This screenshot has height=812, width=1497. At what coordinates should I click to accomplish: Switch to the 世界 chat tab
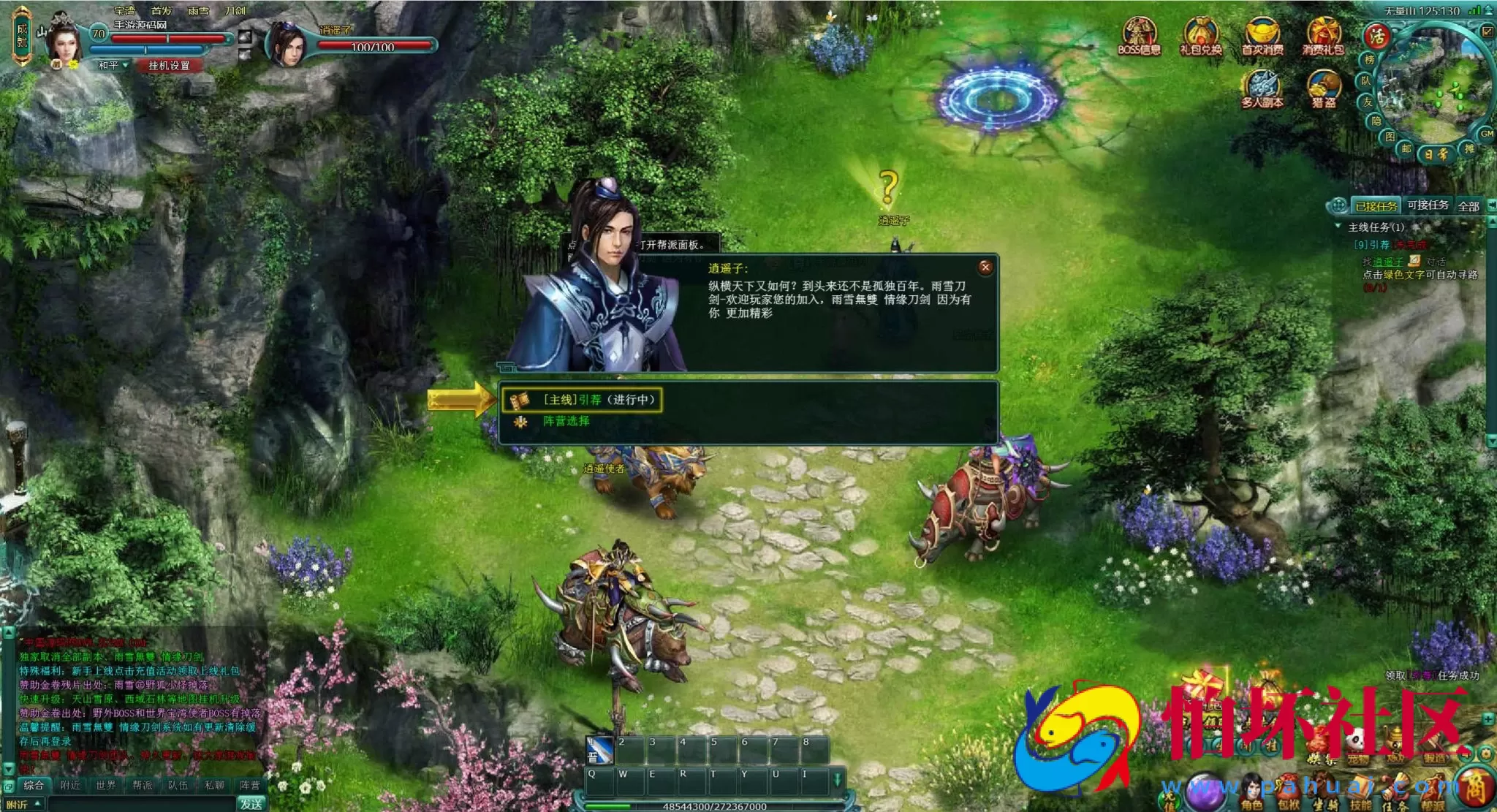click(106, 784)
